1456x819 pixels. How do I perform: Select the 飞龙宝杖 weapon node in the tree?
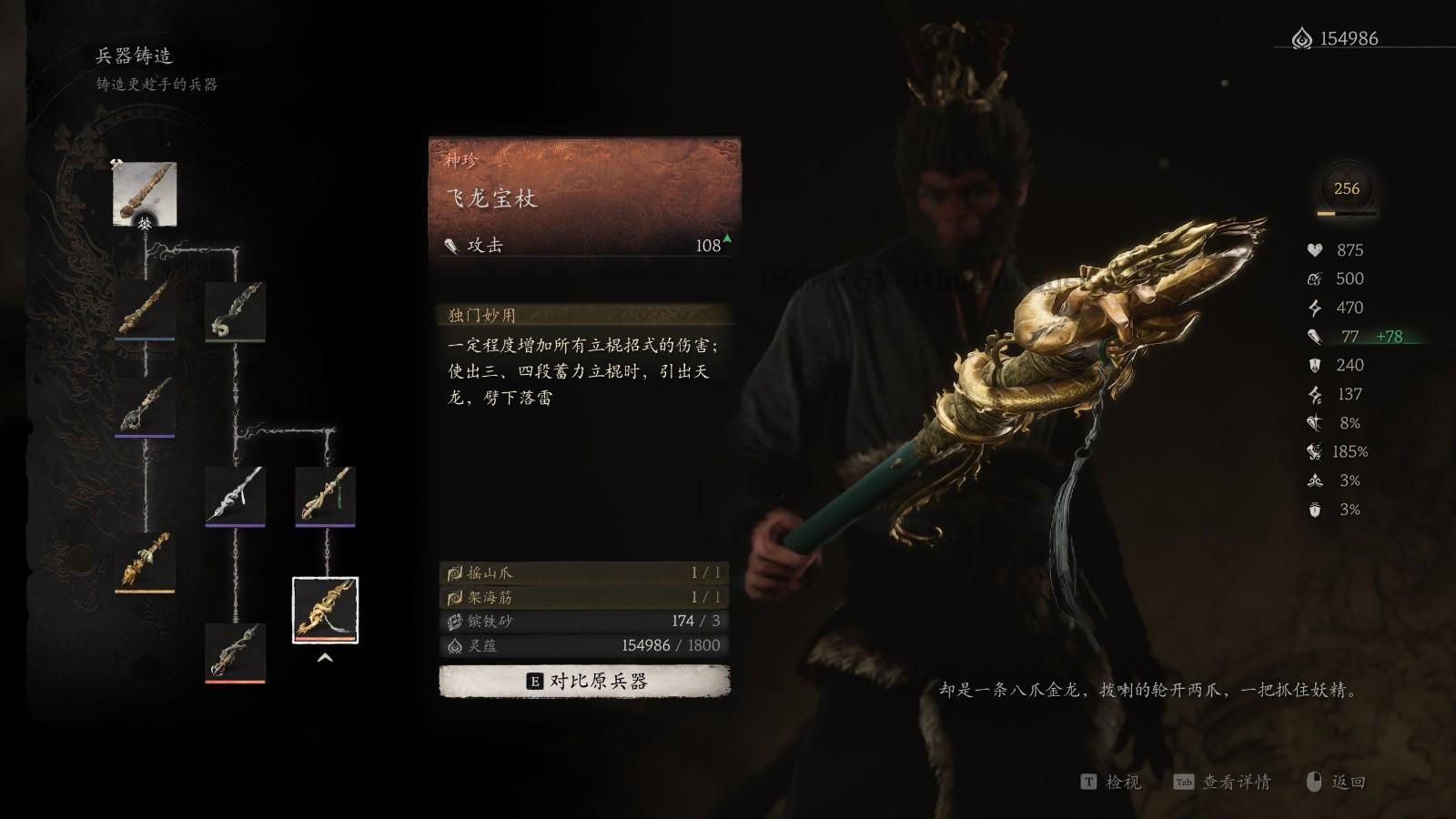pos(326,610)
